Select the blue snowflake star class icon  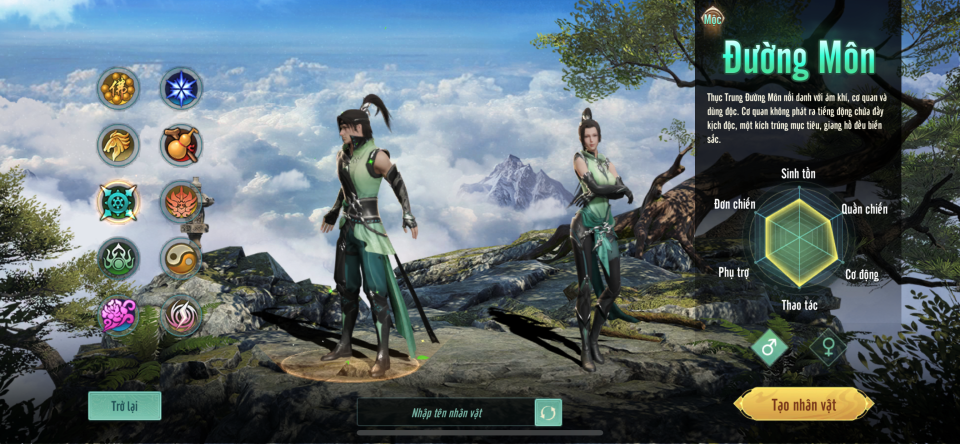tap(182, 88)
